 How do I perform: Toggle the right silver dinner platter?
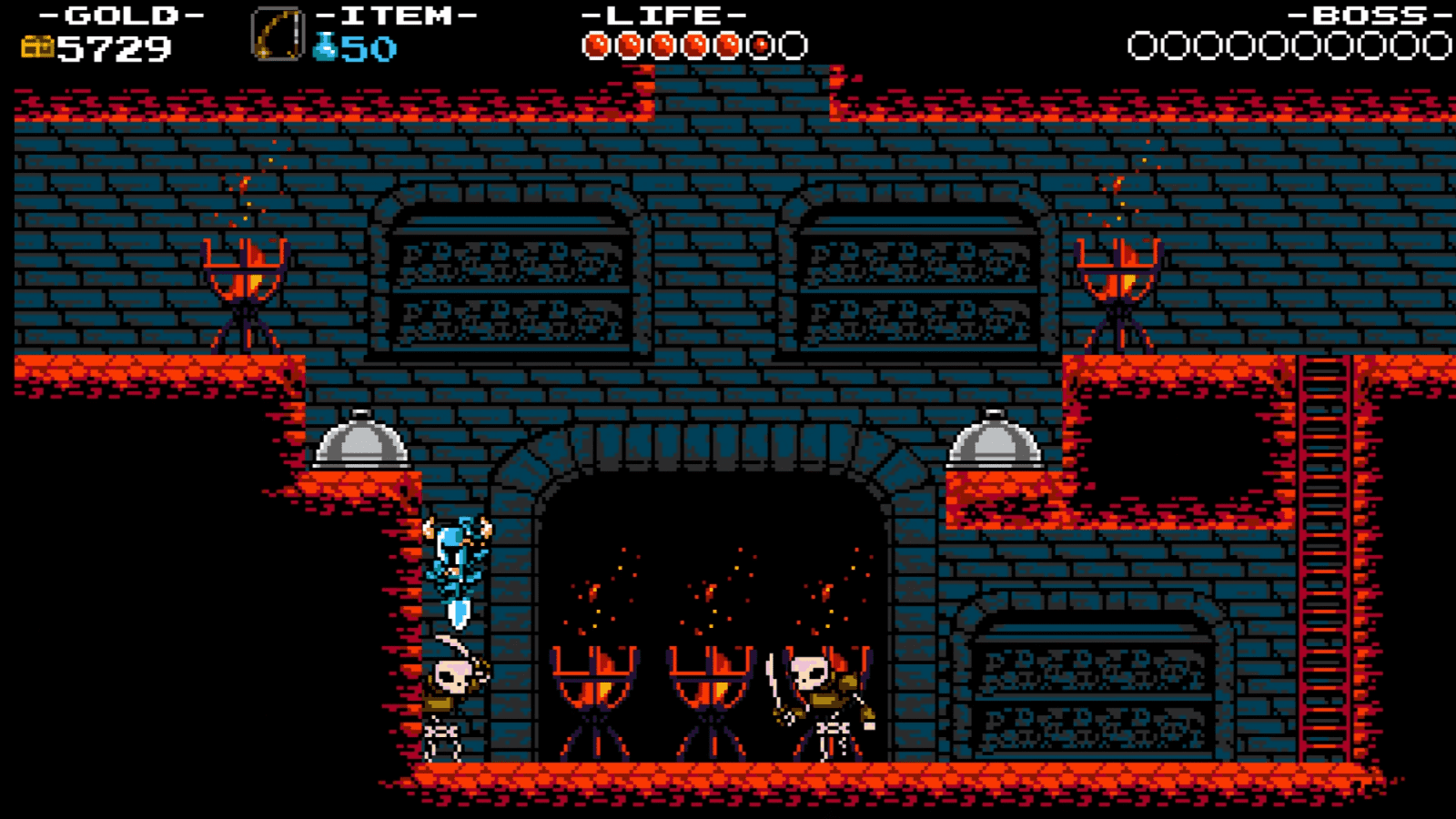pyautogui.click(x=996, y=441)
